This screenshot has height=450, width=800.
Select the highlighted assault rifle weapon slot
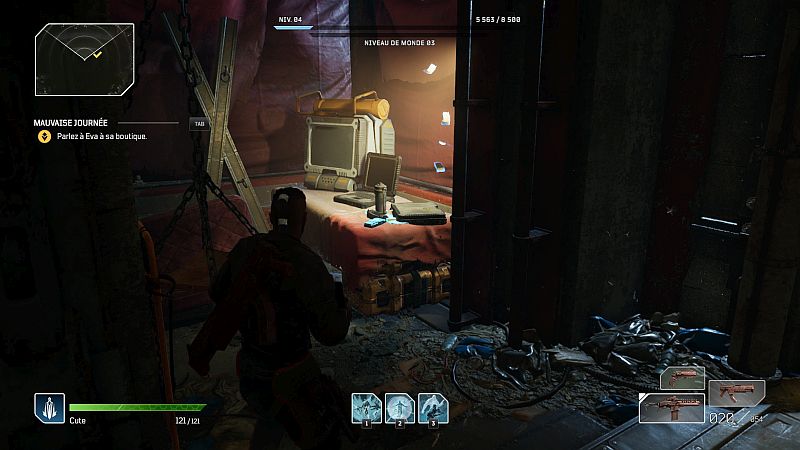[671, 407]
